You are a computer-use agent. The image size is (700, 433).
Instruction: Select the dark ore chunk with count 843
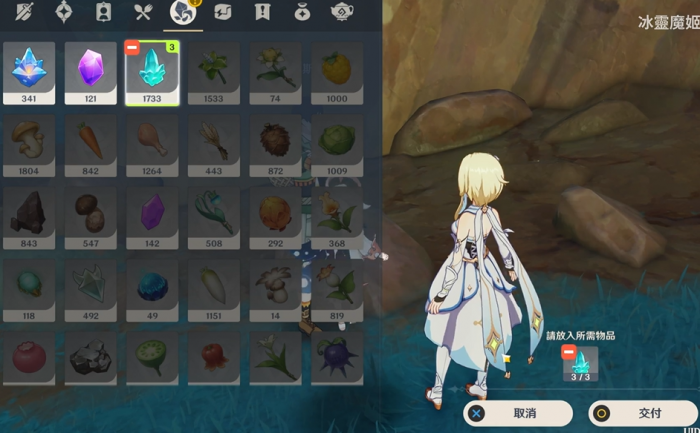(x=29, y=213)
